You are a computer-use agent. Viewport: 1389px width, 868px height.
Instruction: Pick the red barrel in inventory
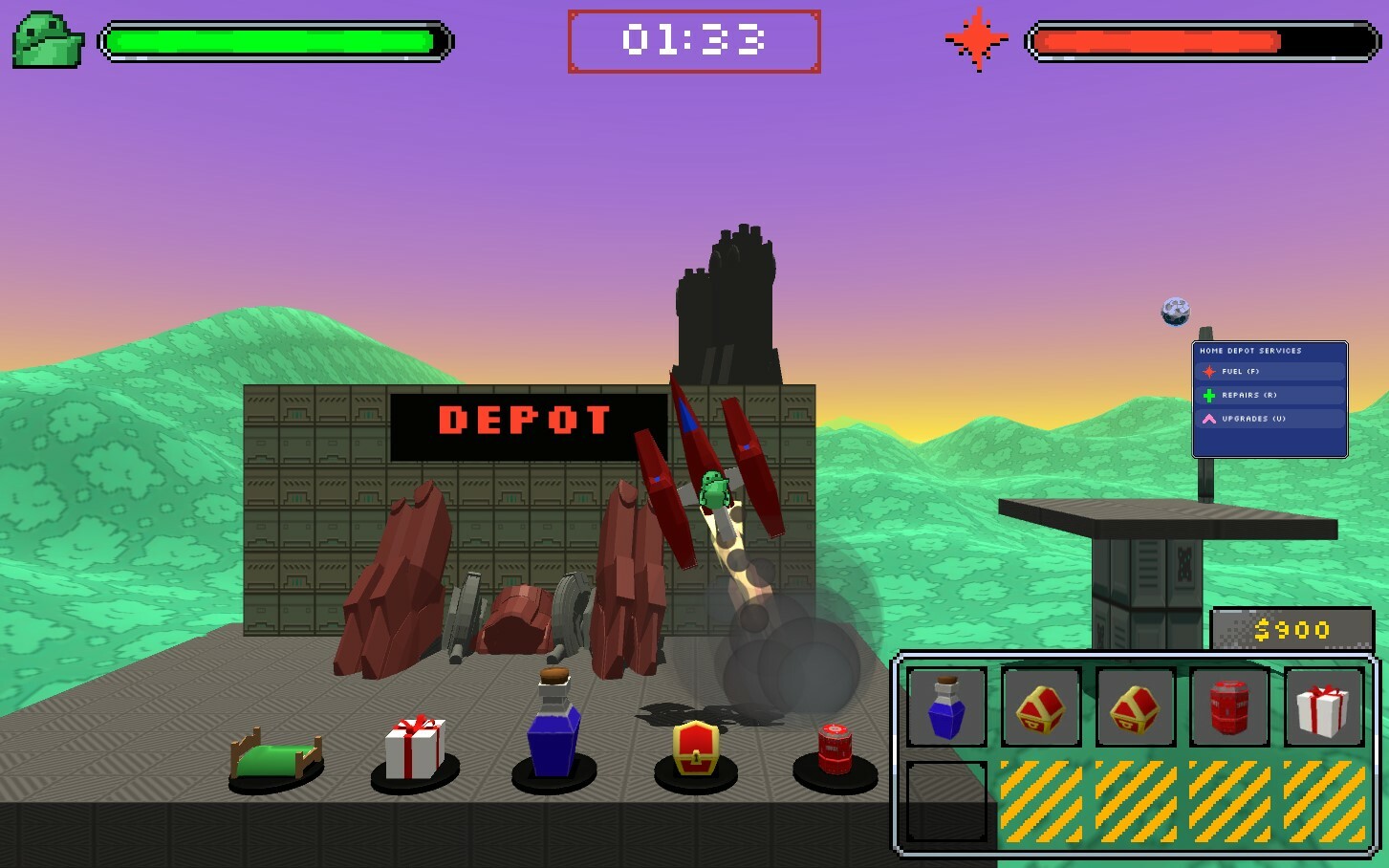[x=1229, y=707]
